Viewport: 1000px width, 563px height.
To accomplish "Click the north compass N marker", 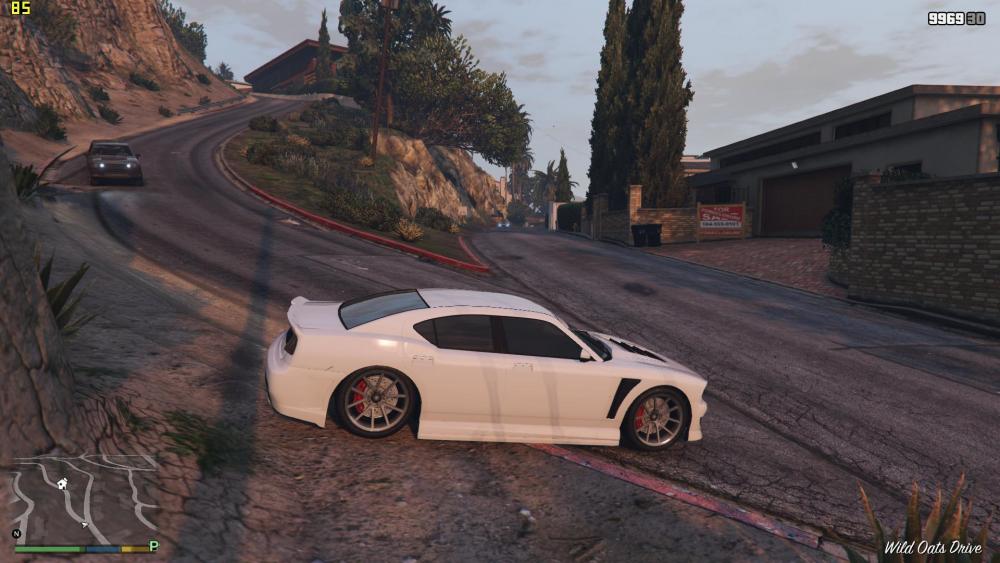I will tap(16, 534).
